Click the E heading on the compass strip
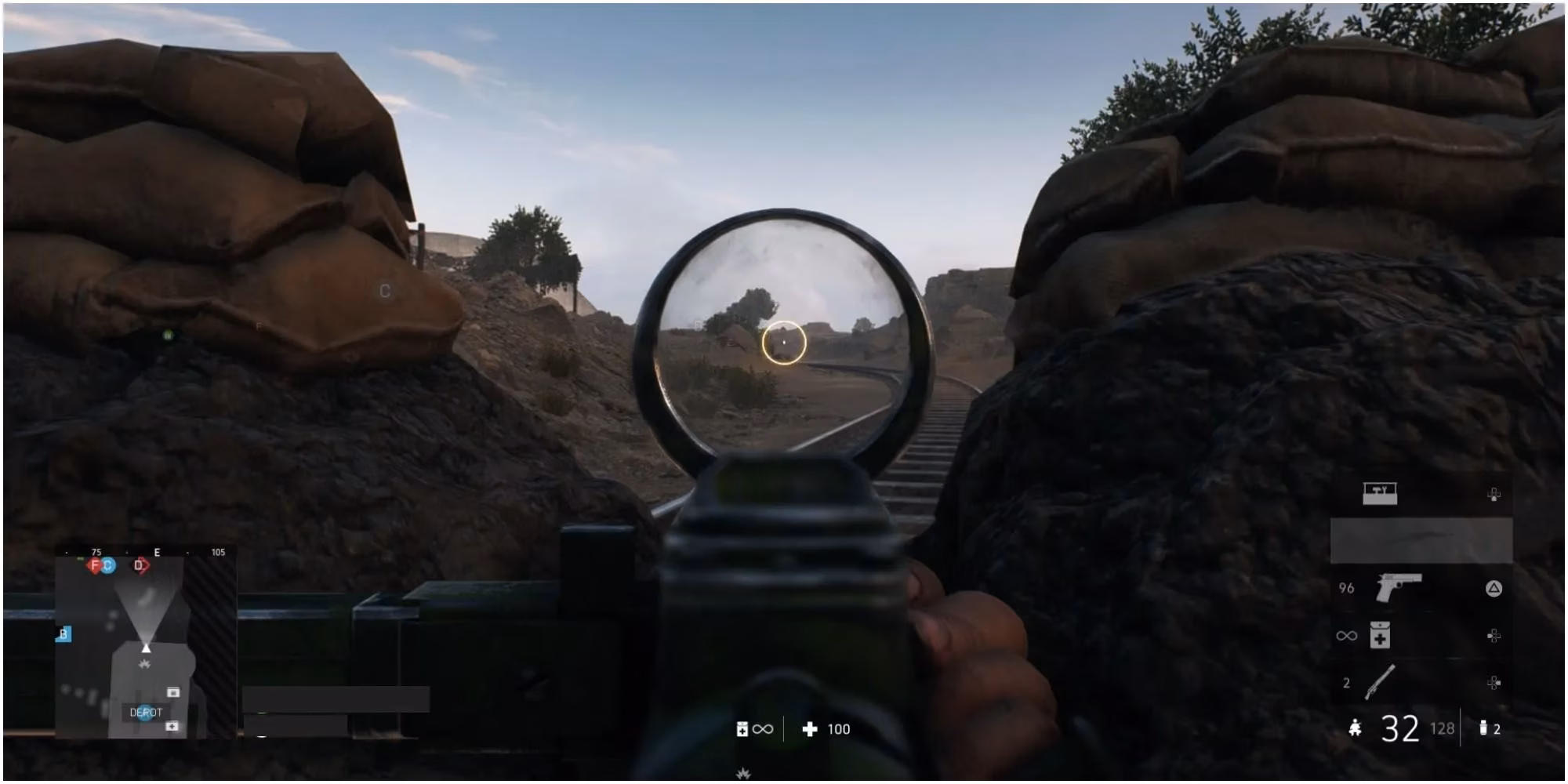The width and height of the screenshot is (1568, 784). point(156,552)
